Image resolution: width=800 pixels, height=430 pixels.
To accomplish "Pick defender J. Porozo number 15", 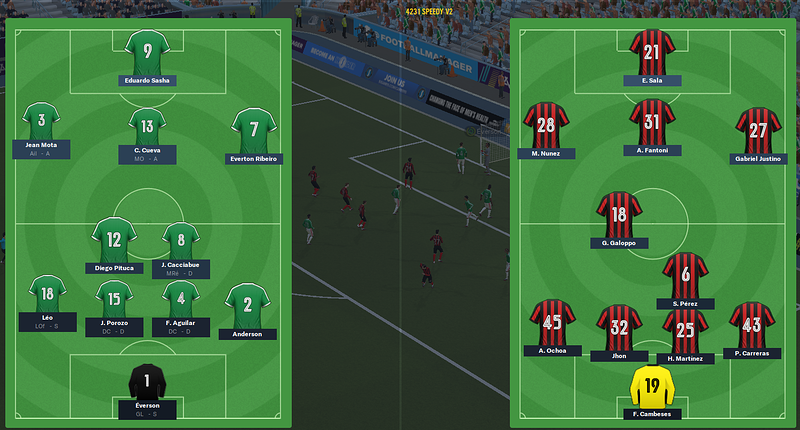I will (114, 300).
